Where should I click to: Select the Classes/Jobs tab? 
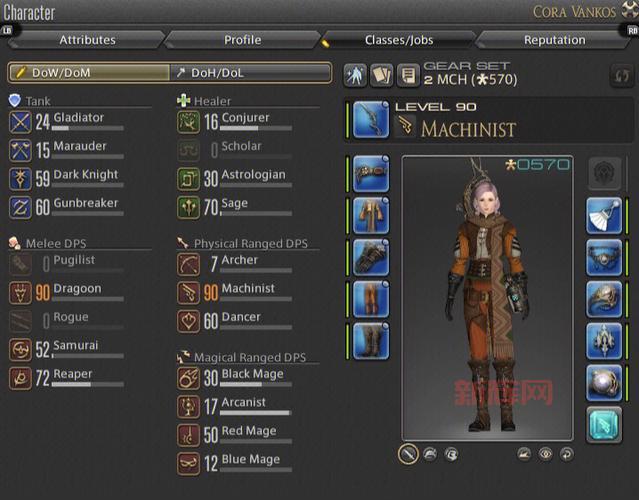click(398, 40)
